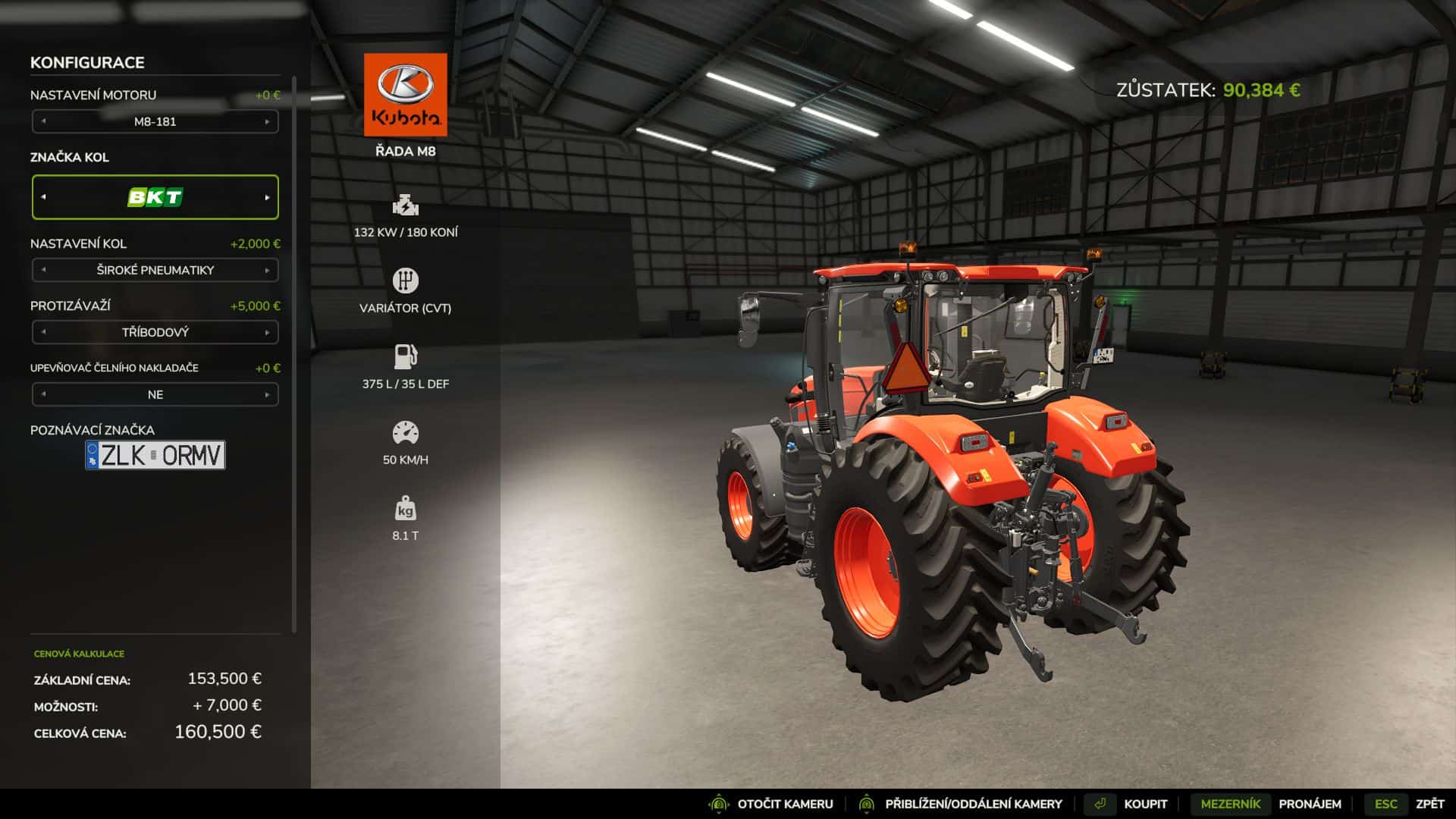Image resolution: width=1456 pixels, height=819 pixels.
Task: Switch to next wheel brand after BKT
Action: click(267, 197)
